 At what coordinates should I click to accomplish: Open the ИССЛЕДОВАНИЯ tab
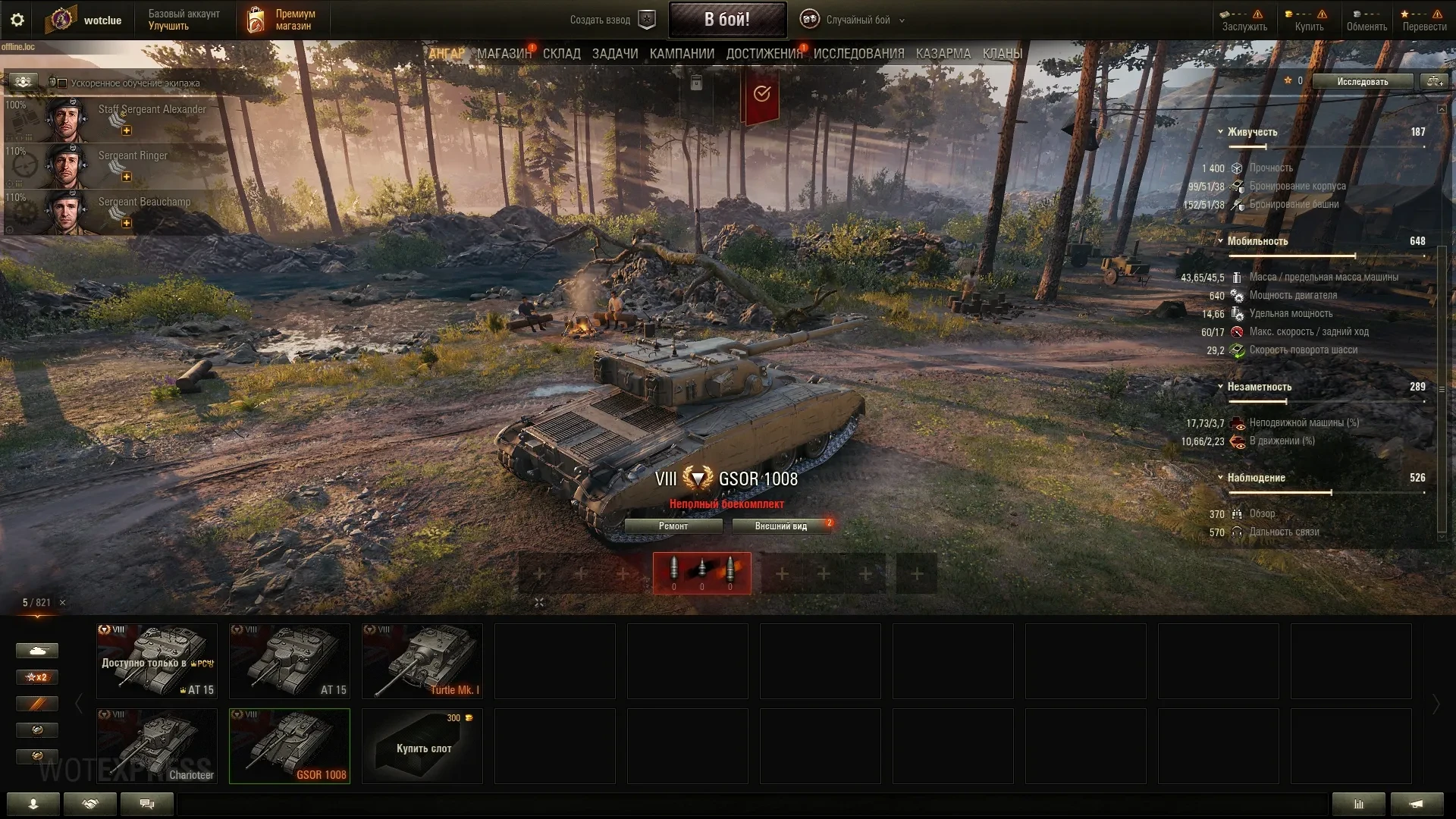pyautogui.click(x=858, y=54)
